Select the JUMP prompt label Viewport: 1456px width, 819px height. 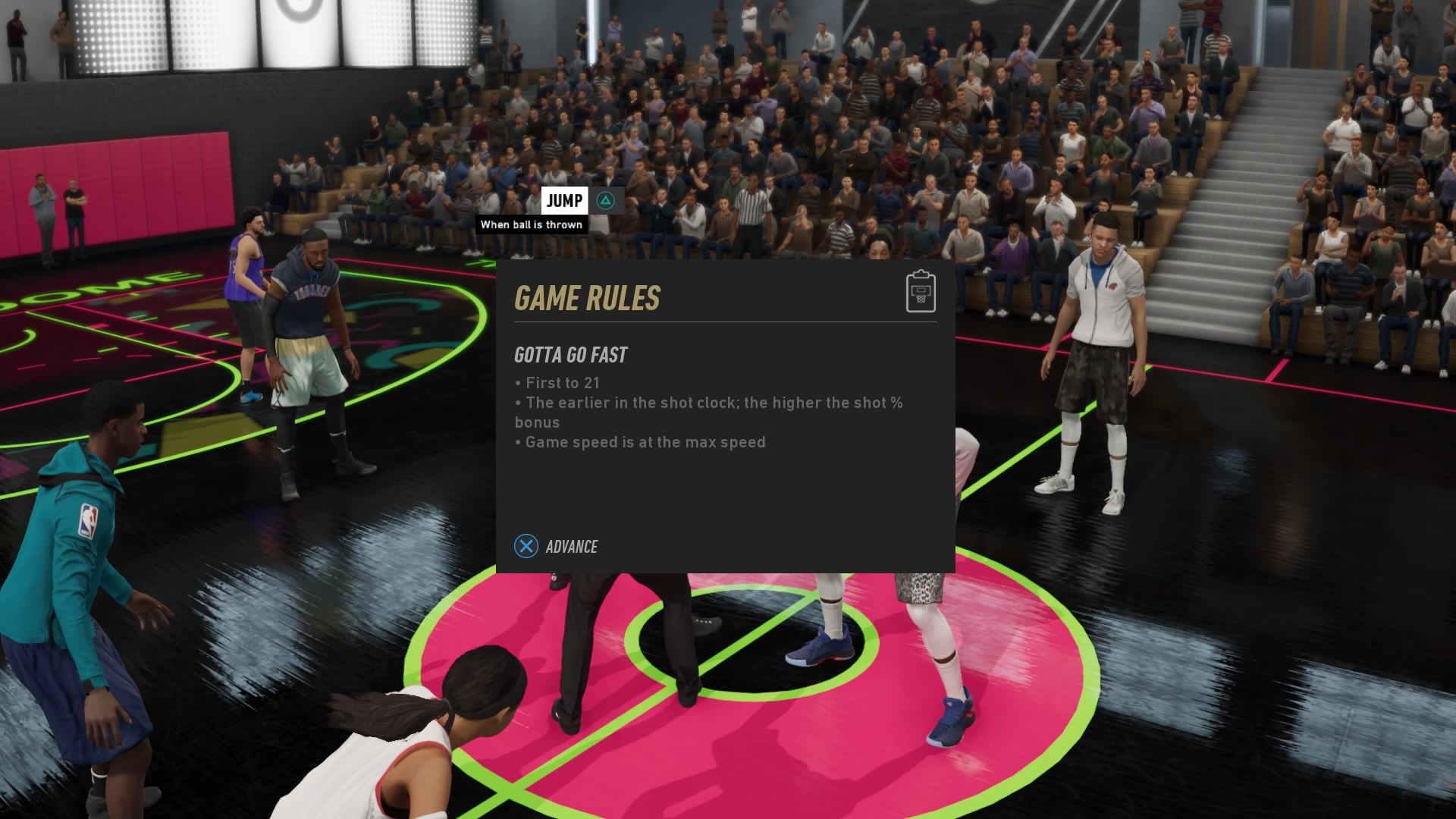coord(565,201)
